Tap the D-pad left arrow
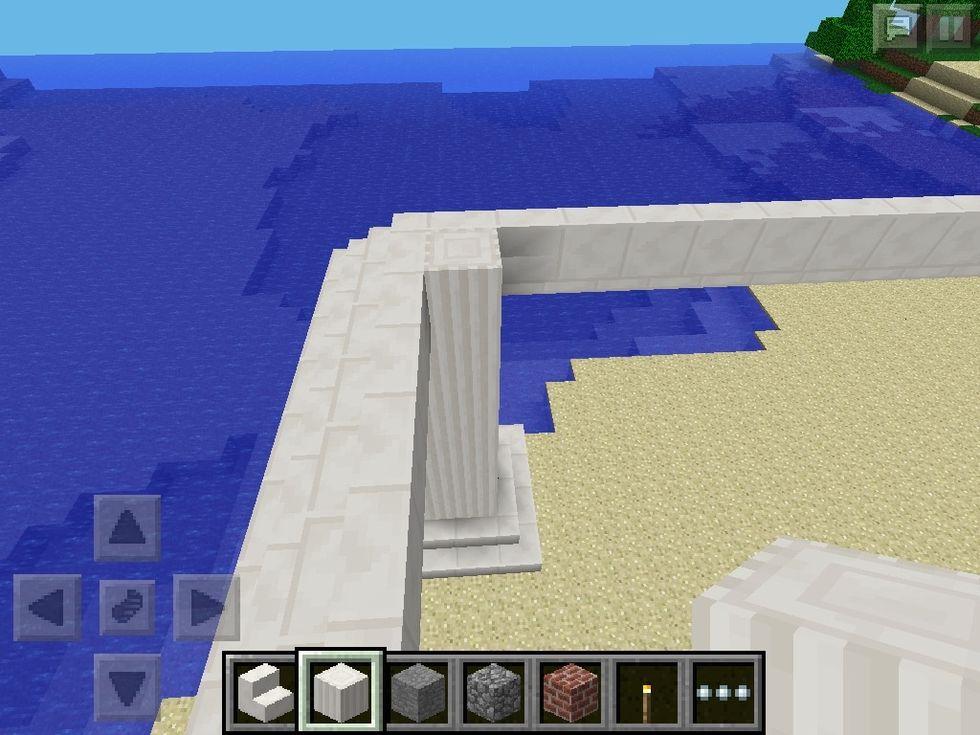 point(47,607)
